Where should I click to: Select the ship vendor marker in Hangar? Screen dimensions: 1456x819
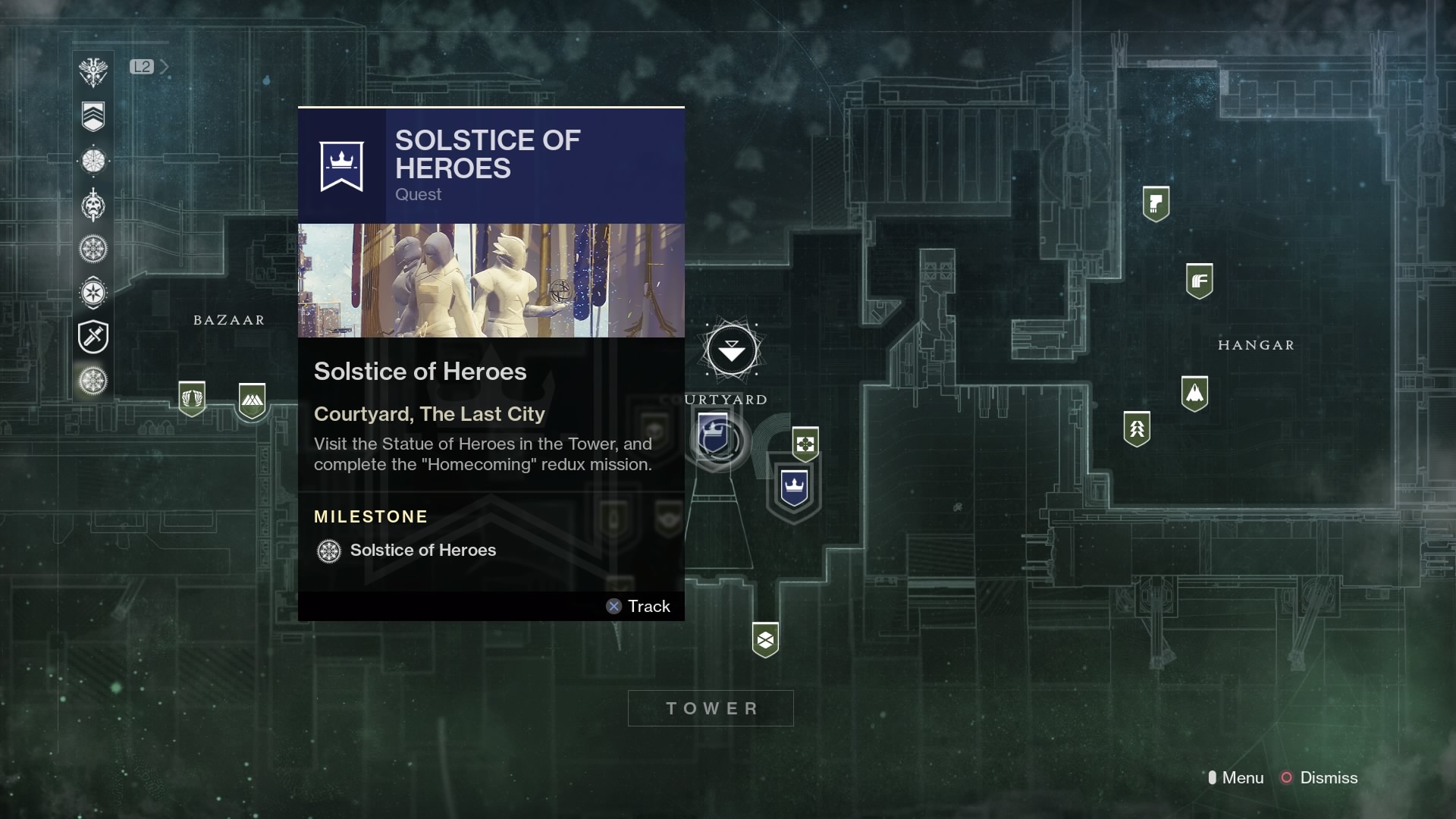[1194, 394]
